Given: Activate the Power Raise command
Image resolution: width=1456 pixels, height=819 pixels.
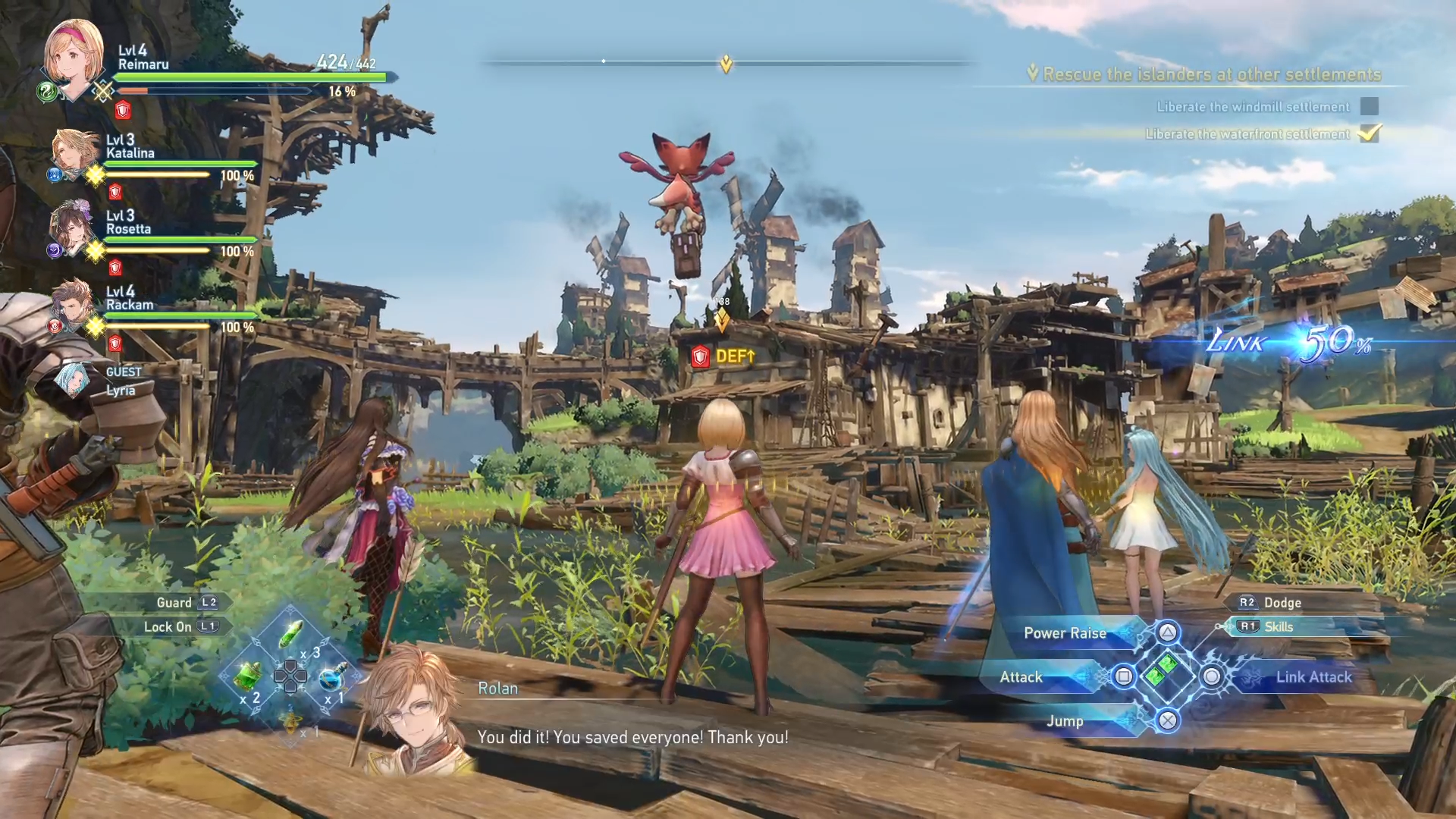Looking at the screenshot, I should 1065,633.
